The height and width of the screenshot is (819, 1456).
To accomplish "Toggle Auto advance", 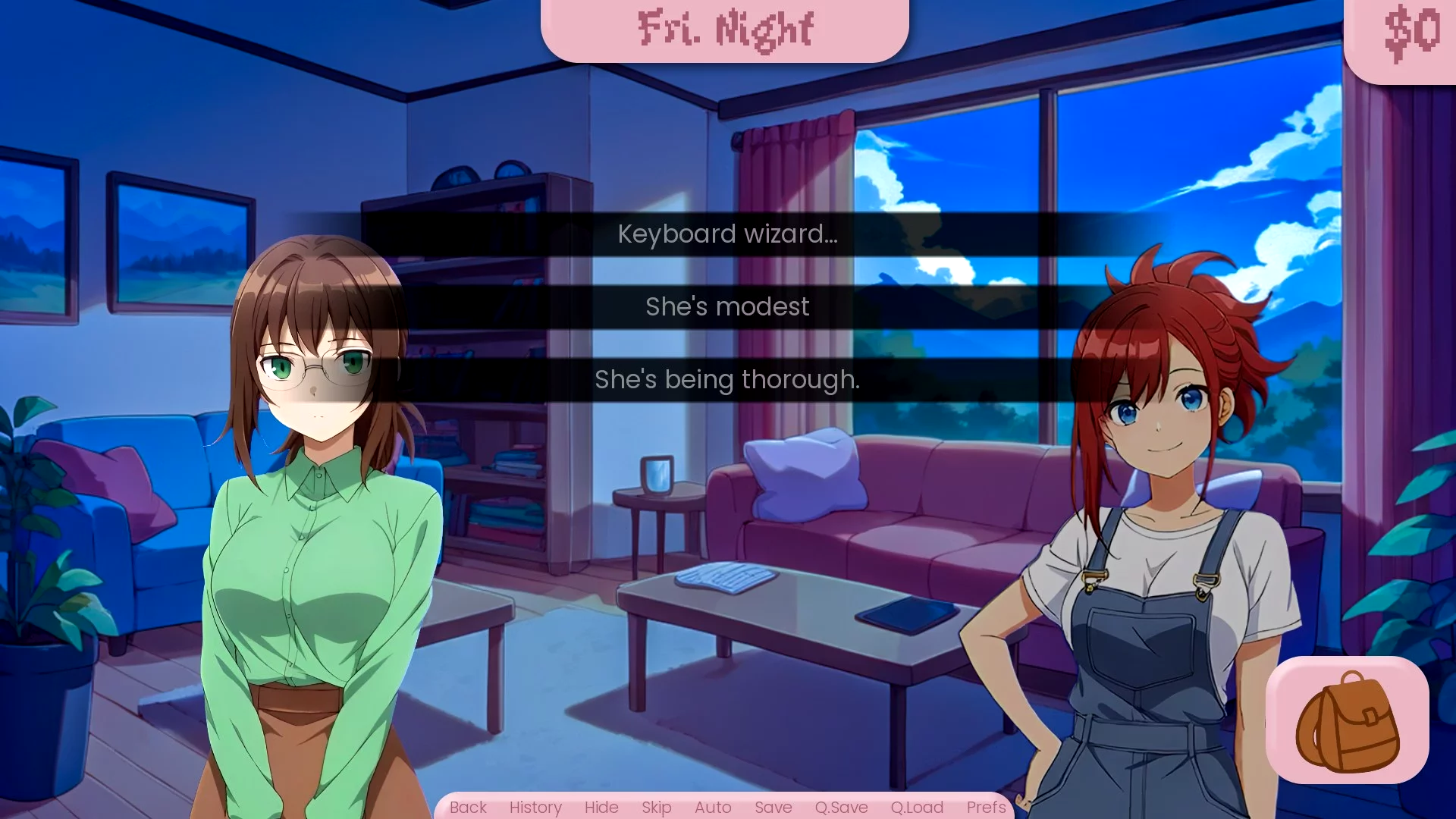I will click(713, 808).
